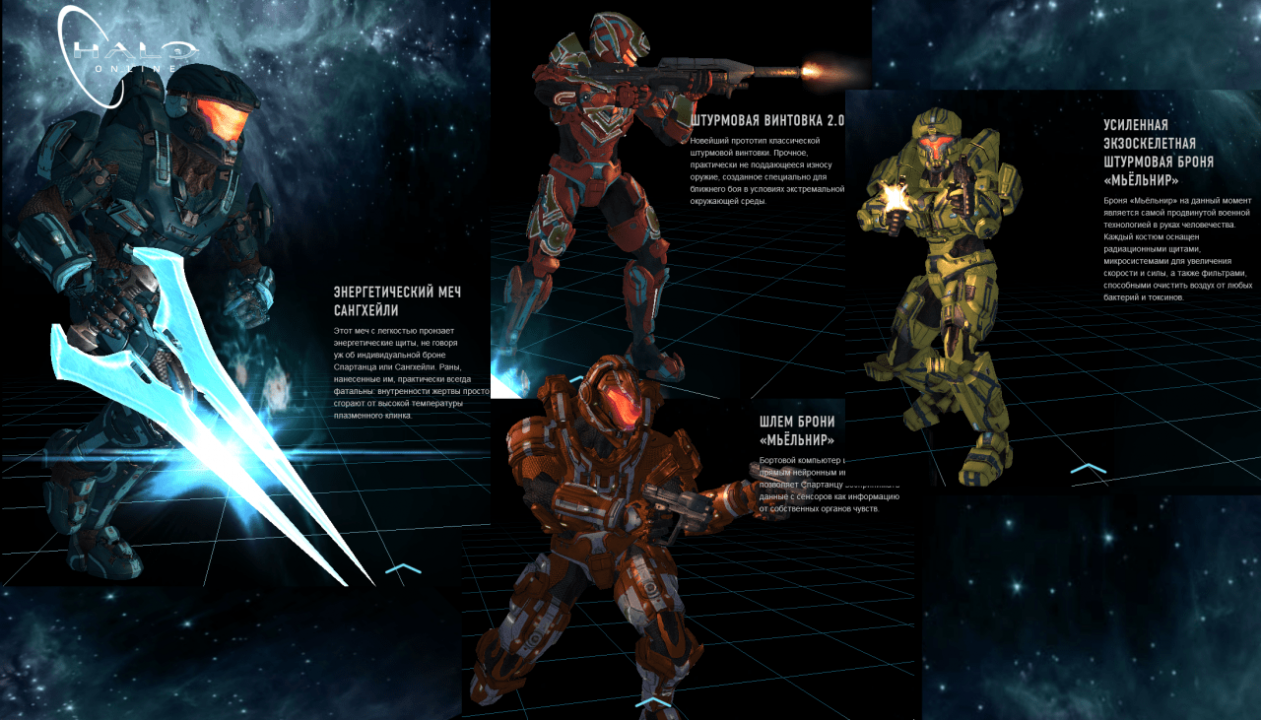Click the chevron arrow in the energy sword panel
This screenshot has width=1261, height=720.
click(x=403, y=569)
